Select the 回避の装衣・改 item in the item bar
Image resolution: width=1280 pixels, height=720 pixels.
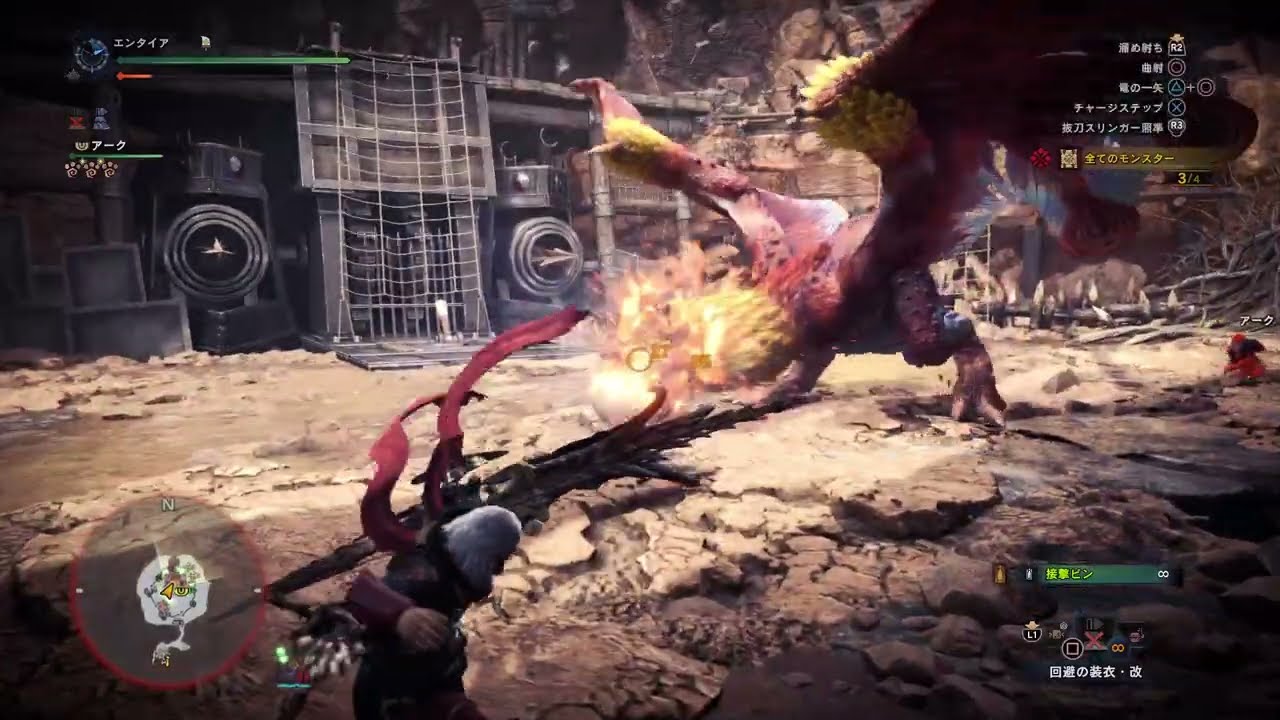1094,672
